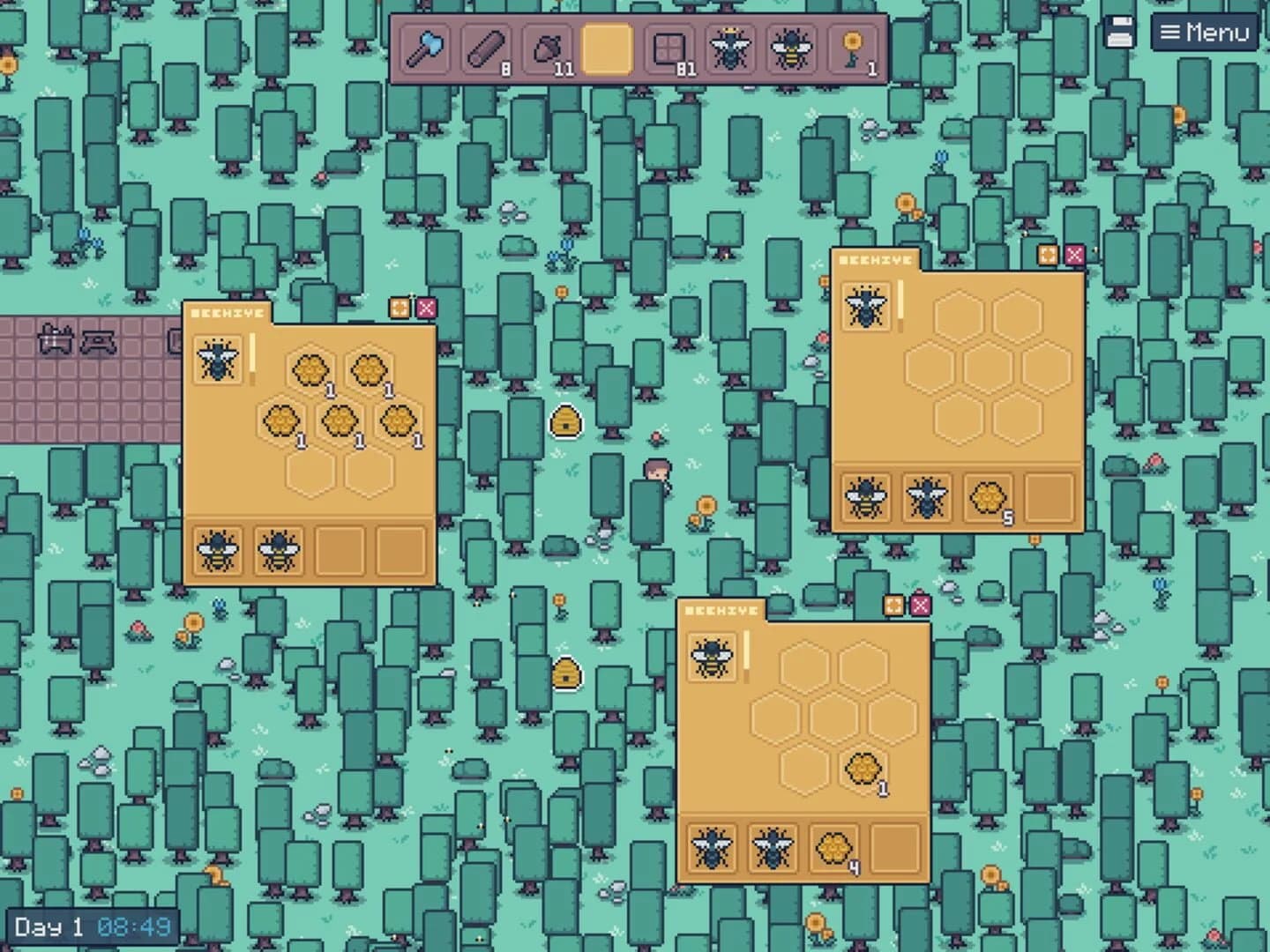Image resolution: width=1270 pixels, height=952 pixels.
Task: Activate the honeycomb slot showing 5 in right hive
Action: pos(987,496)
